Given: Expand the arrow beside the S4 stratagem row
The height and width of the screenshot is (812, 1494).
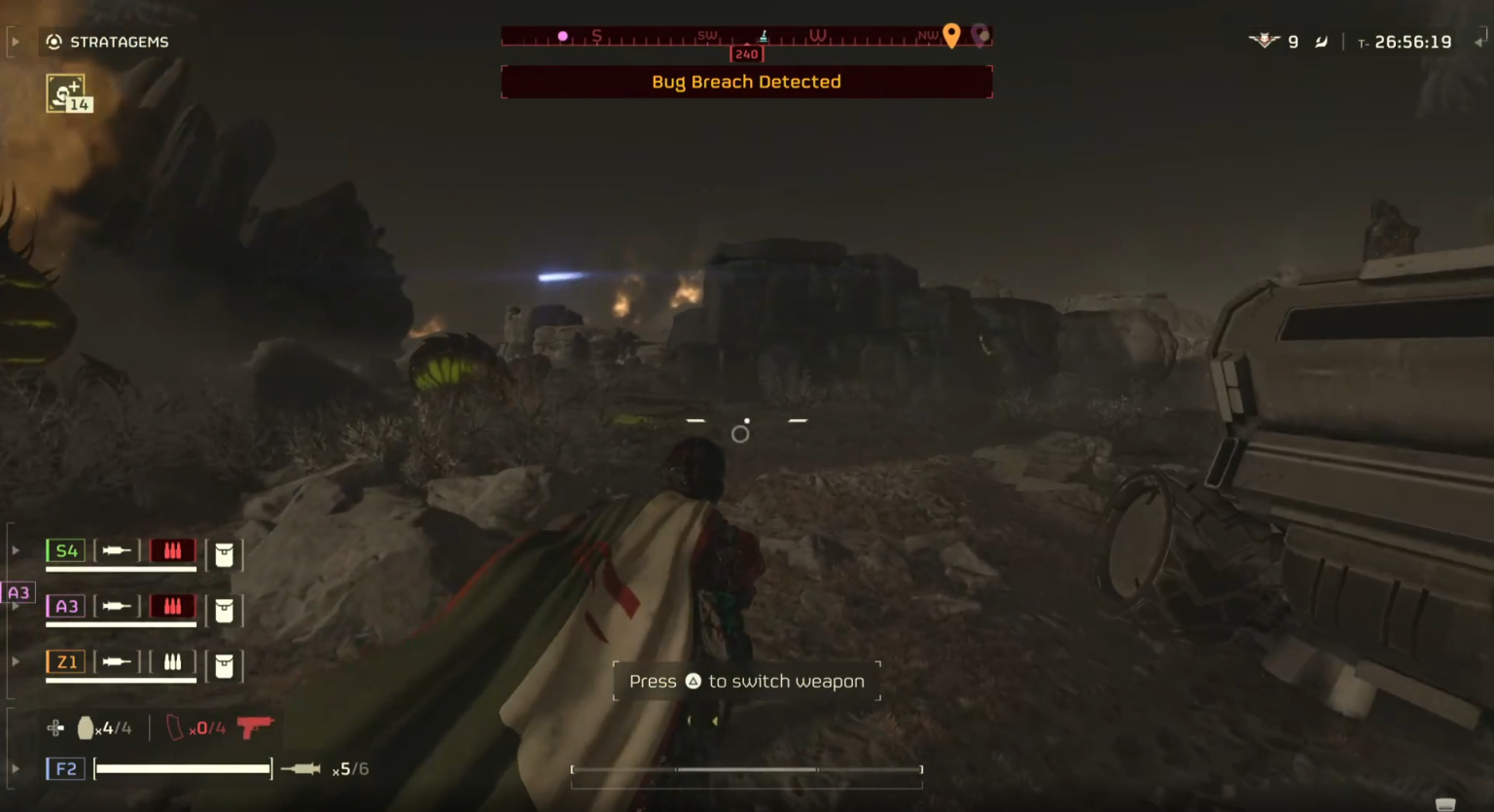Looking at the screenshot, I should pyautogui.click(x=15, y=549).
